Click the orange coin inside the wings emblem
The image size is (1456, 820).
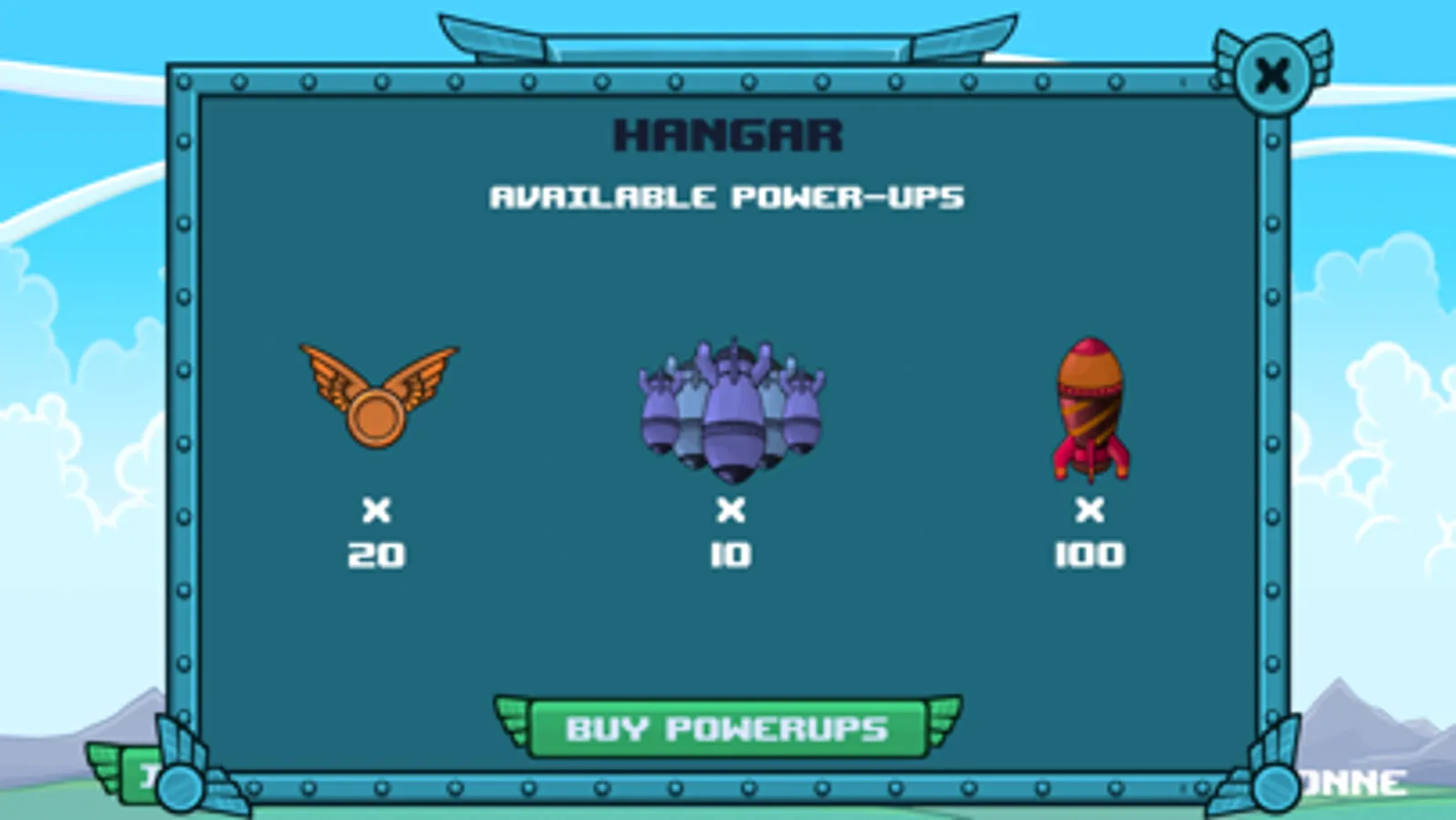pos(376,415)
